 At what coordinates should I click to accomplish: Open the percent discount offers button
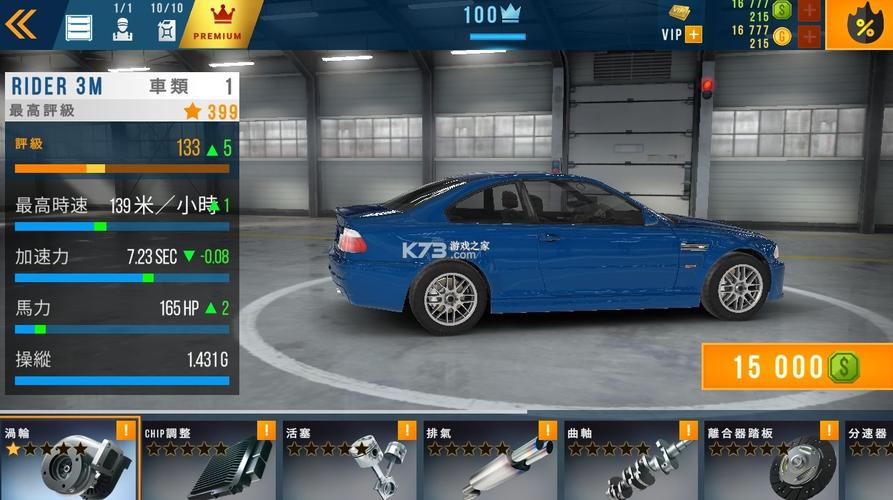(x=864, y=25)
